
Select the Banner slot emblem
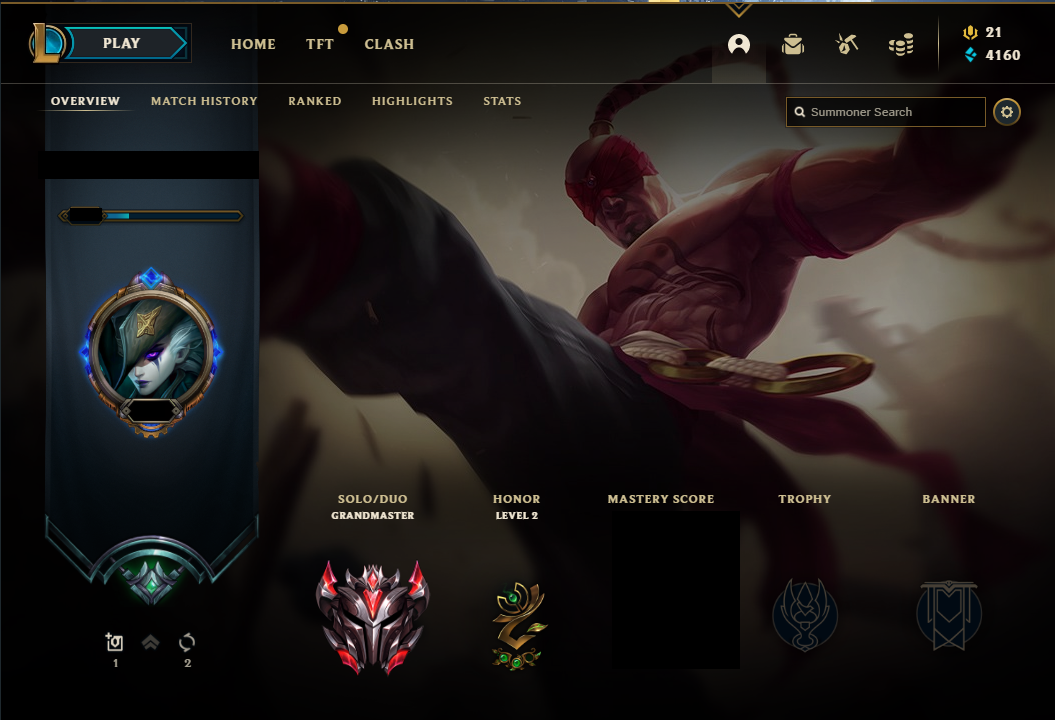949,614
